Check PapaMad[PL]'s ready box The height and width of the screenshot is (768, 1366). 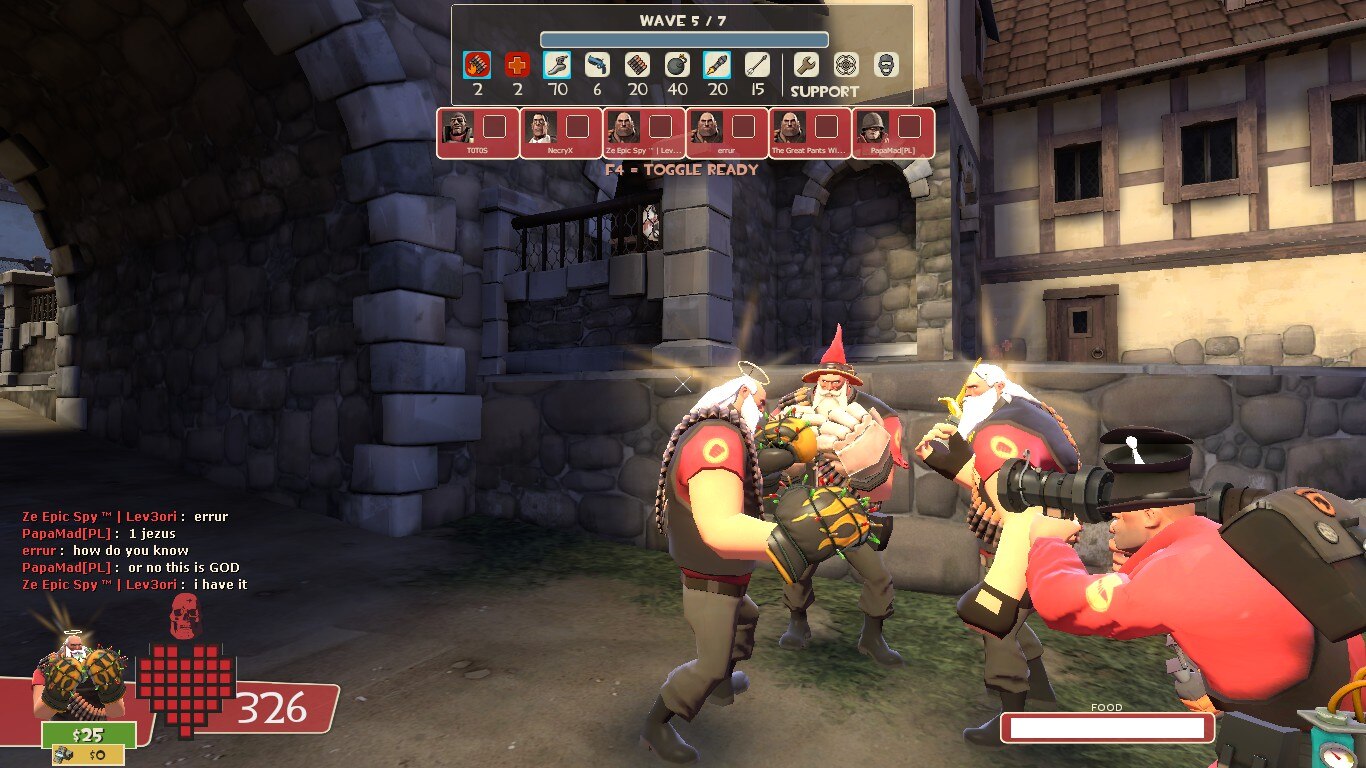point(909,127)
